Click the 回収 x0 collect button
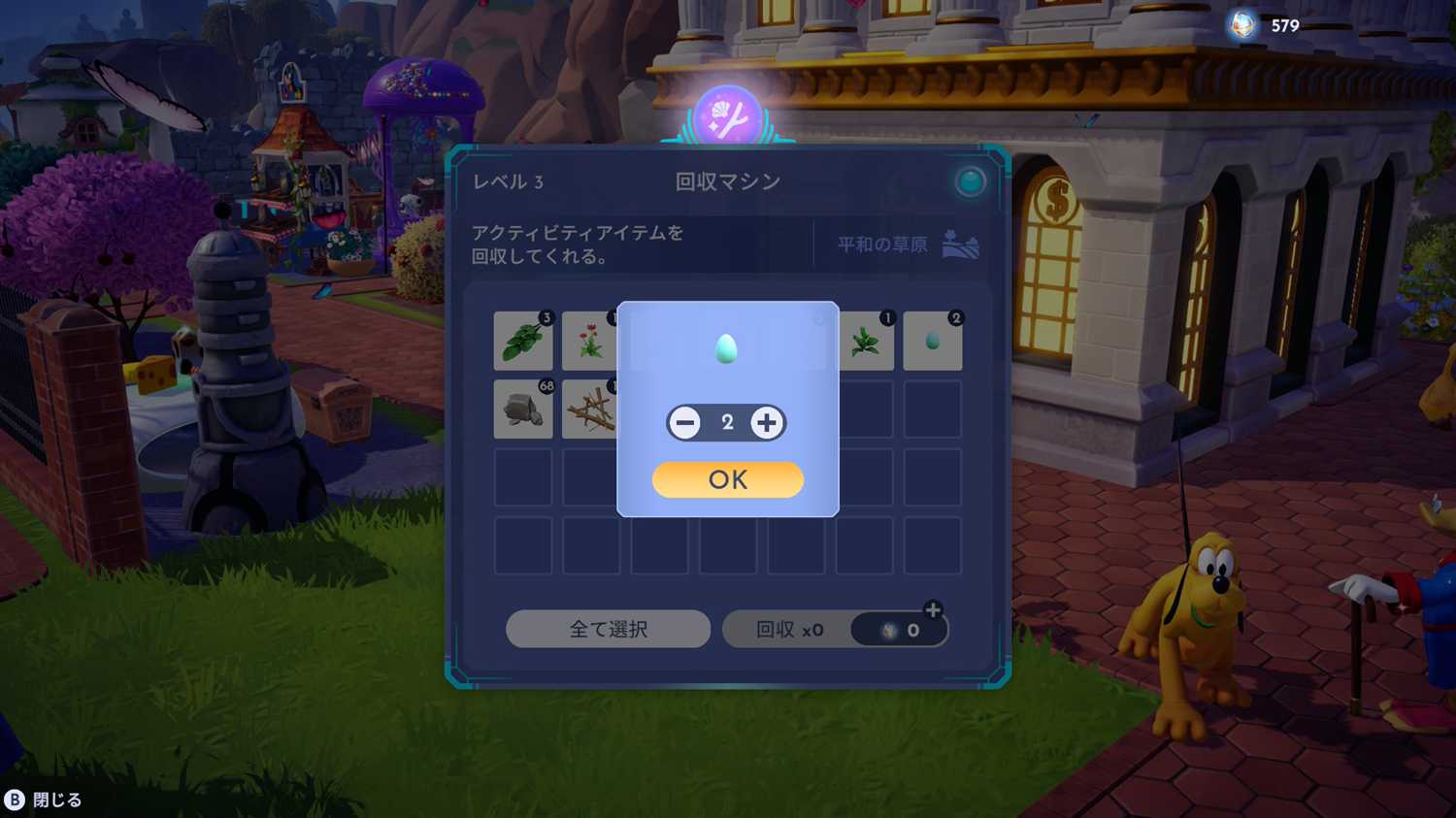The height and width of the screenshot is (818, 1456). click(788, 630)
